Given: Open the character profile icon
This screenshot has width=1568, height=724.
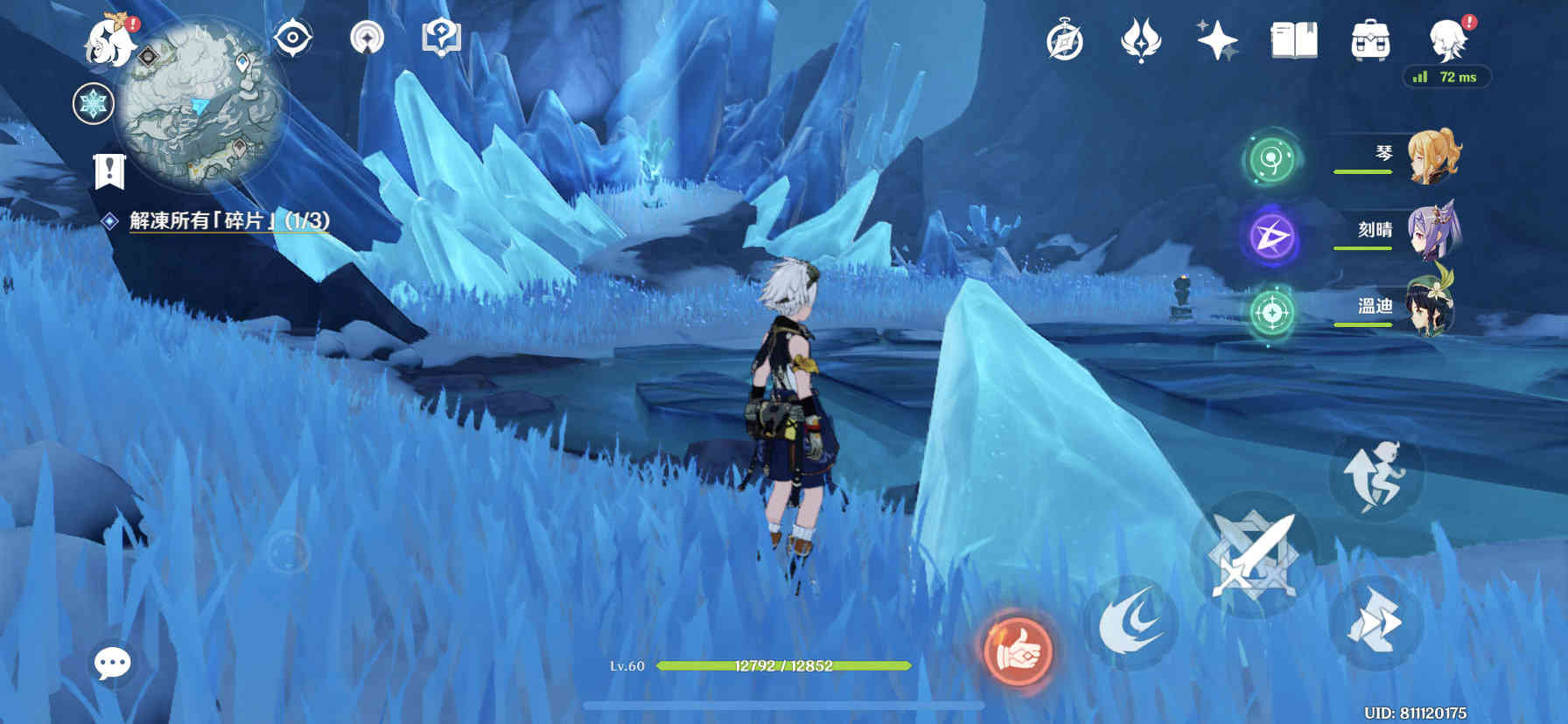Looking at the screenshot, I should [x=1447, y=39].
